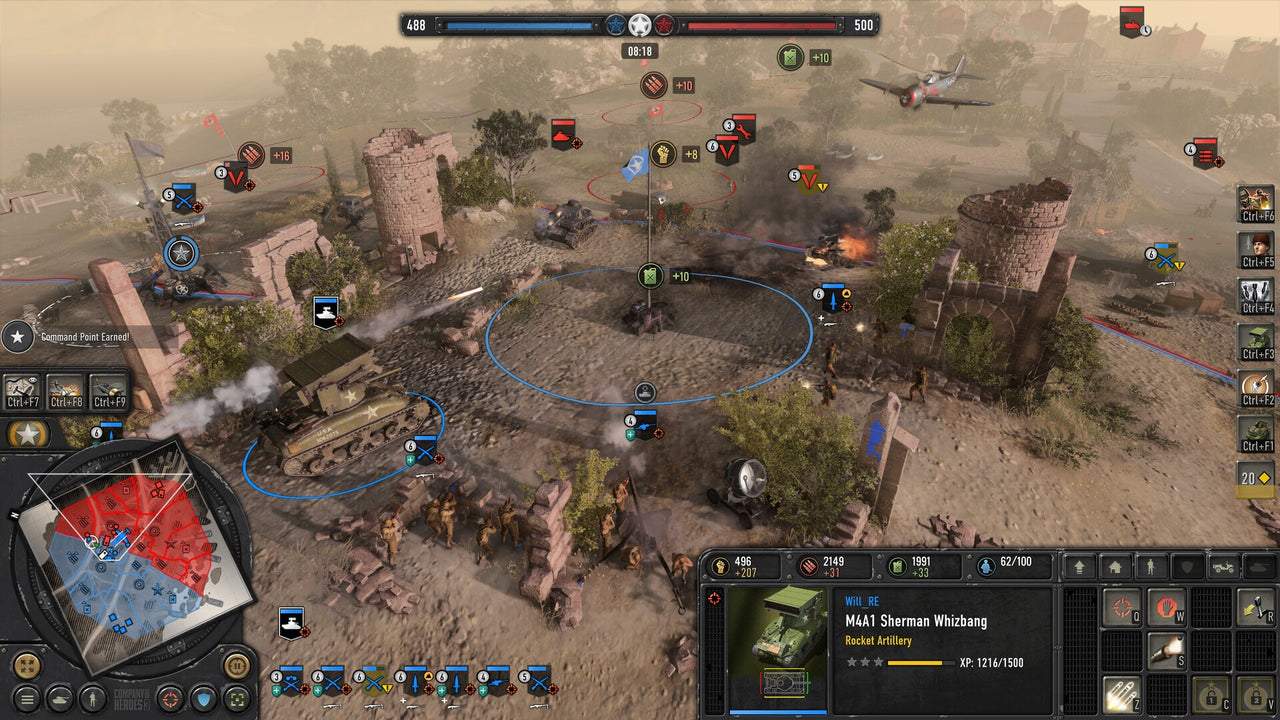Click the Command Point Earned notification
Image resolution: width=1280 pixels, height=720 pixels.
coord(84,338)
